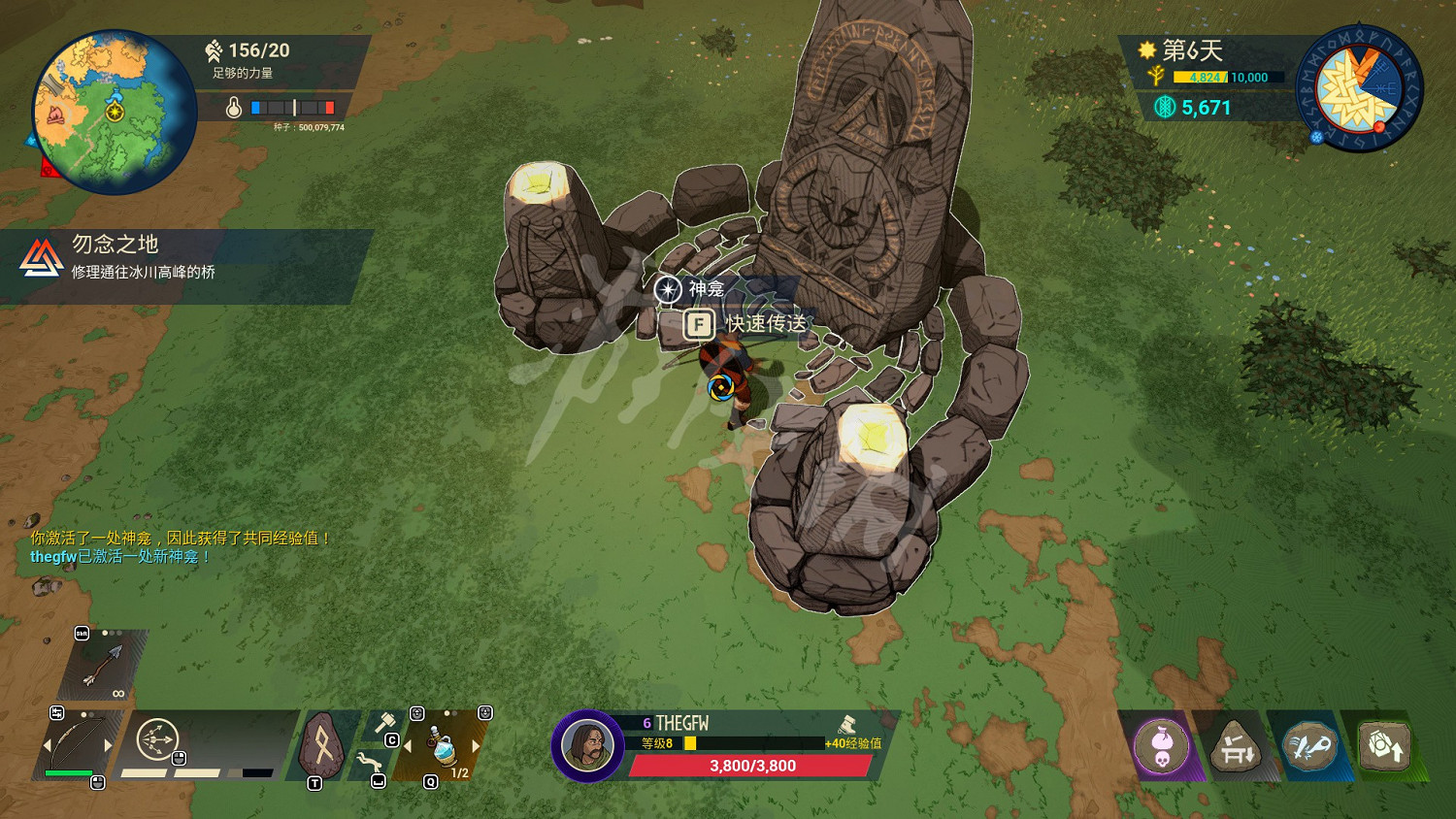Image resolution: width=1456 pixels, height=819 pixels.
Task: Cycle potion slot with right arrow
Action: (476, 746)
